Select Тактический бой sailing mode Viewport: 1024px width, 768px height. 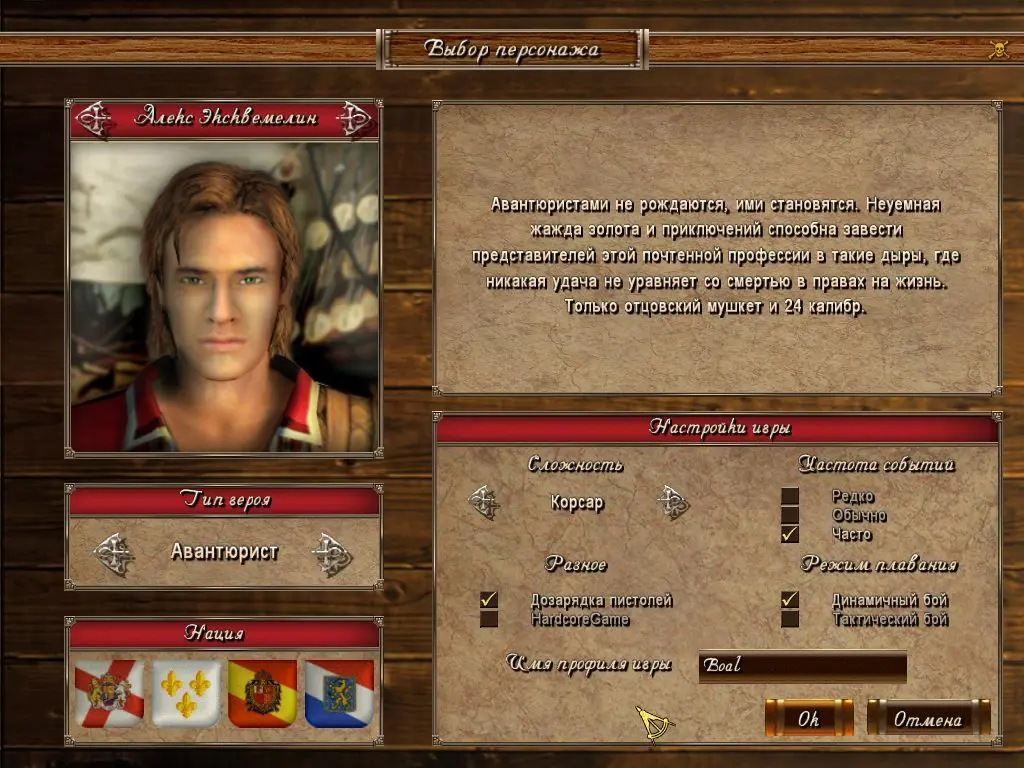(x=790, y=619)
